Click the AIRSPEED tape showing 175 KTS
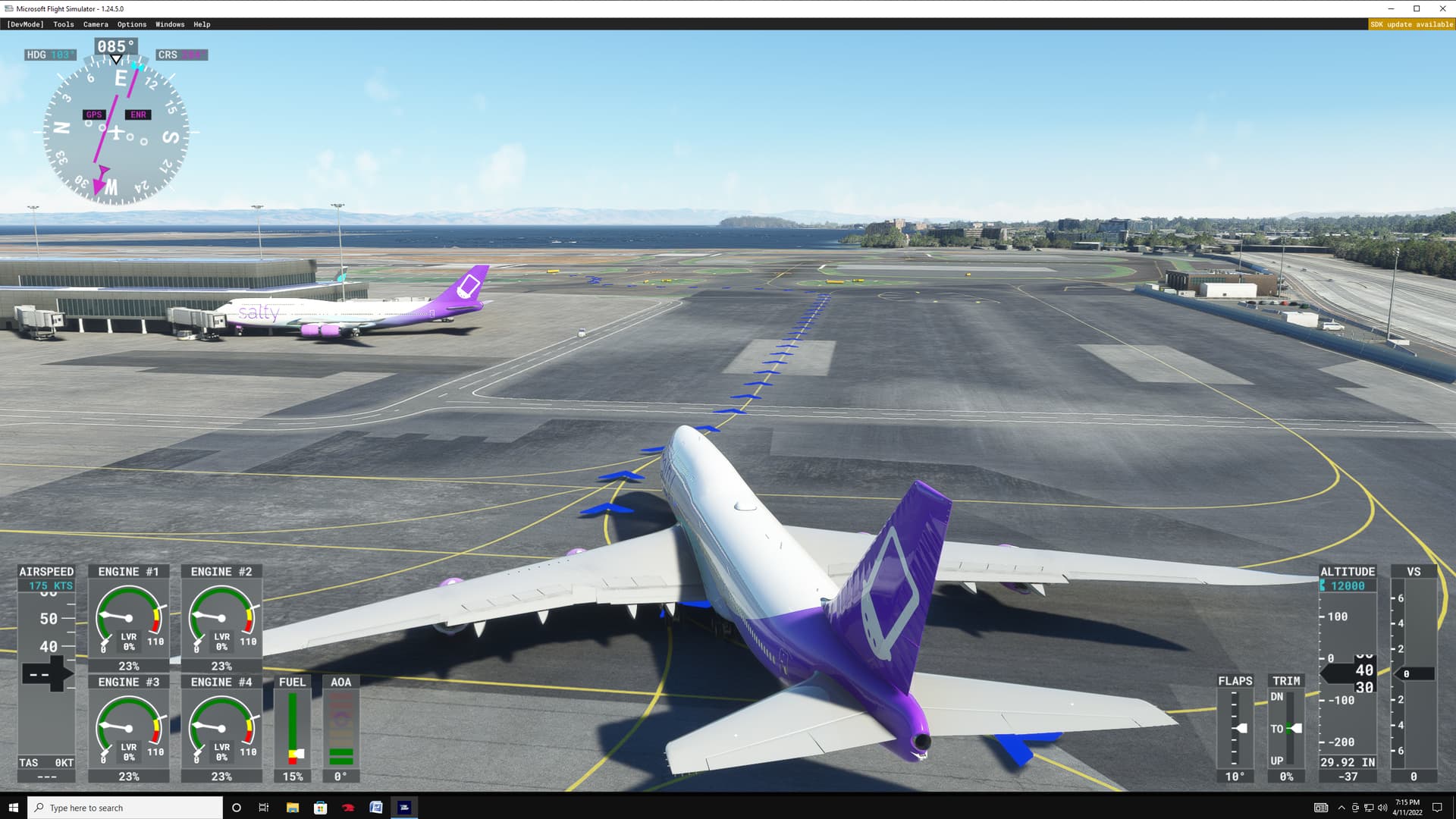This screenshot has height=819, width=1456. [46, 585]
